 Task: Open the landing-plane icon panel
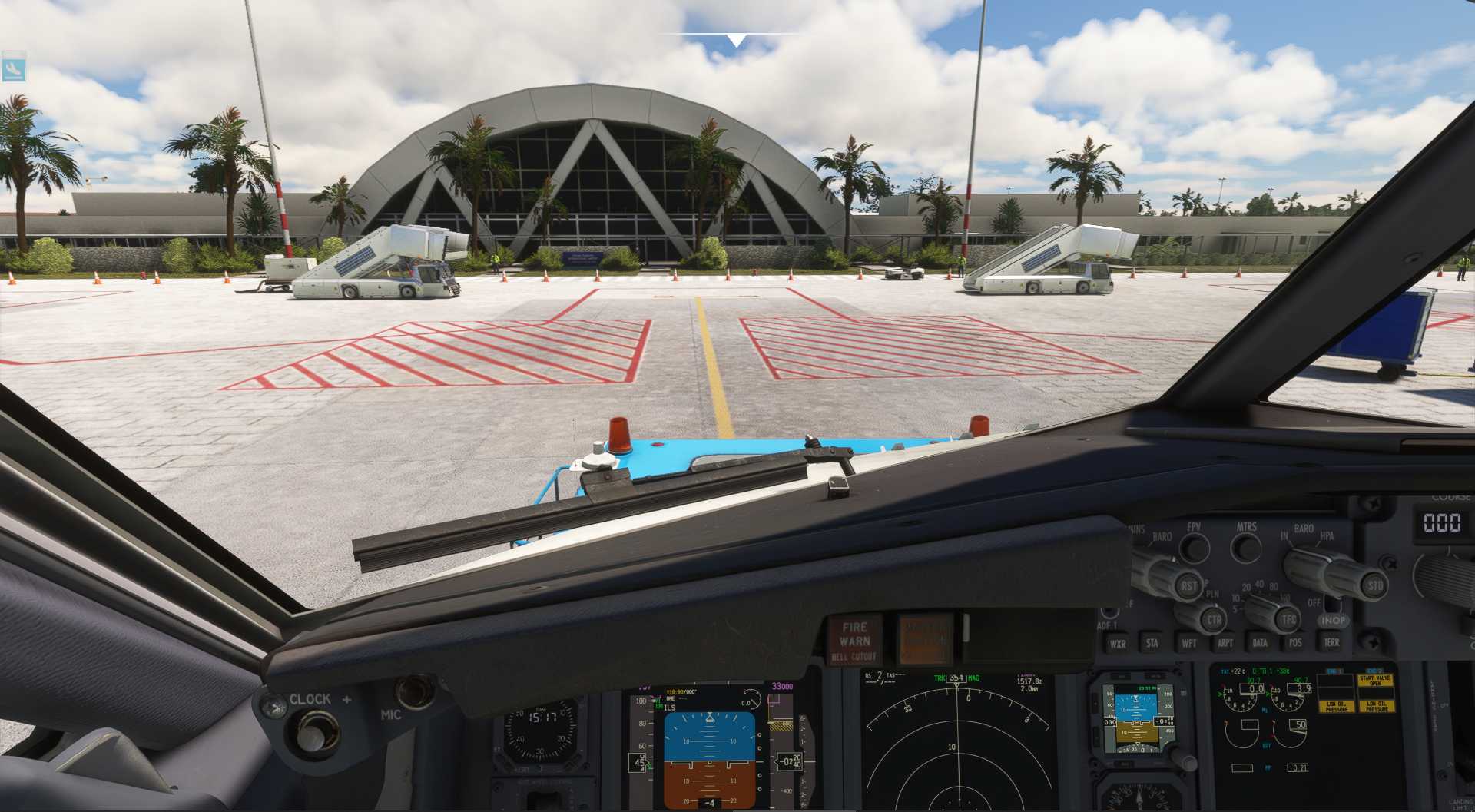click(14, 67)
